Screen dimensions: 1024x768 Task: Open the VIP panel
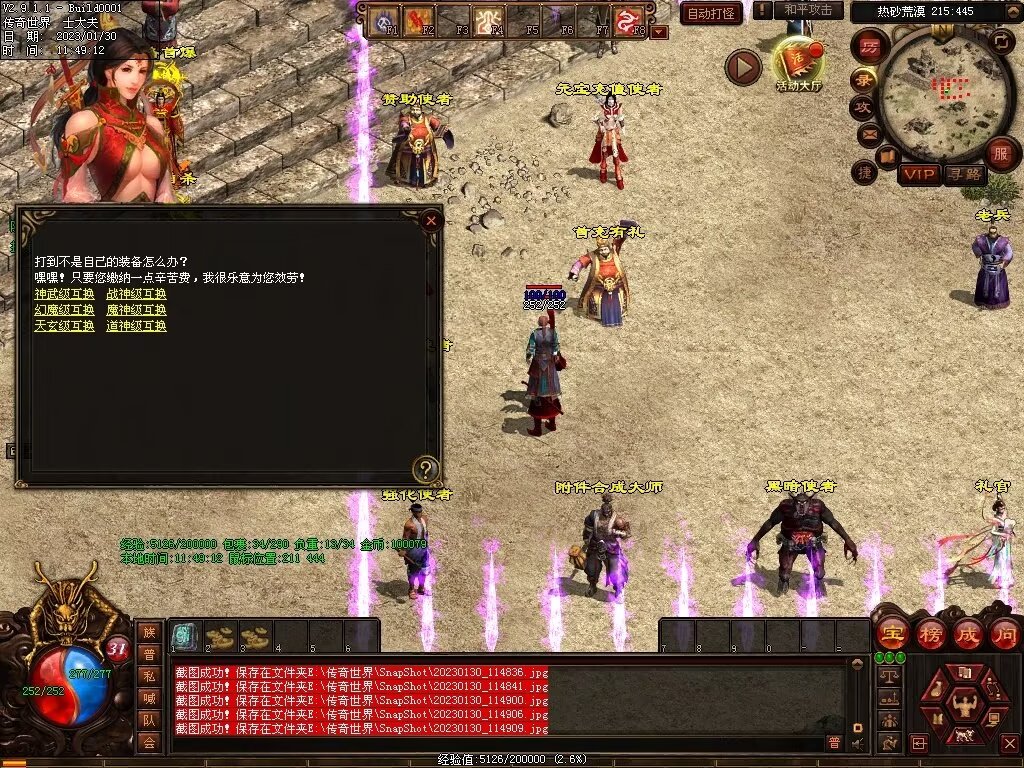(919, 174)
